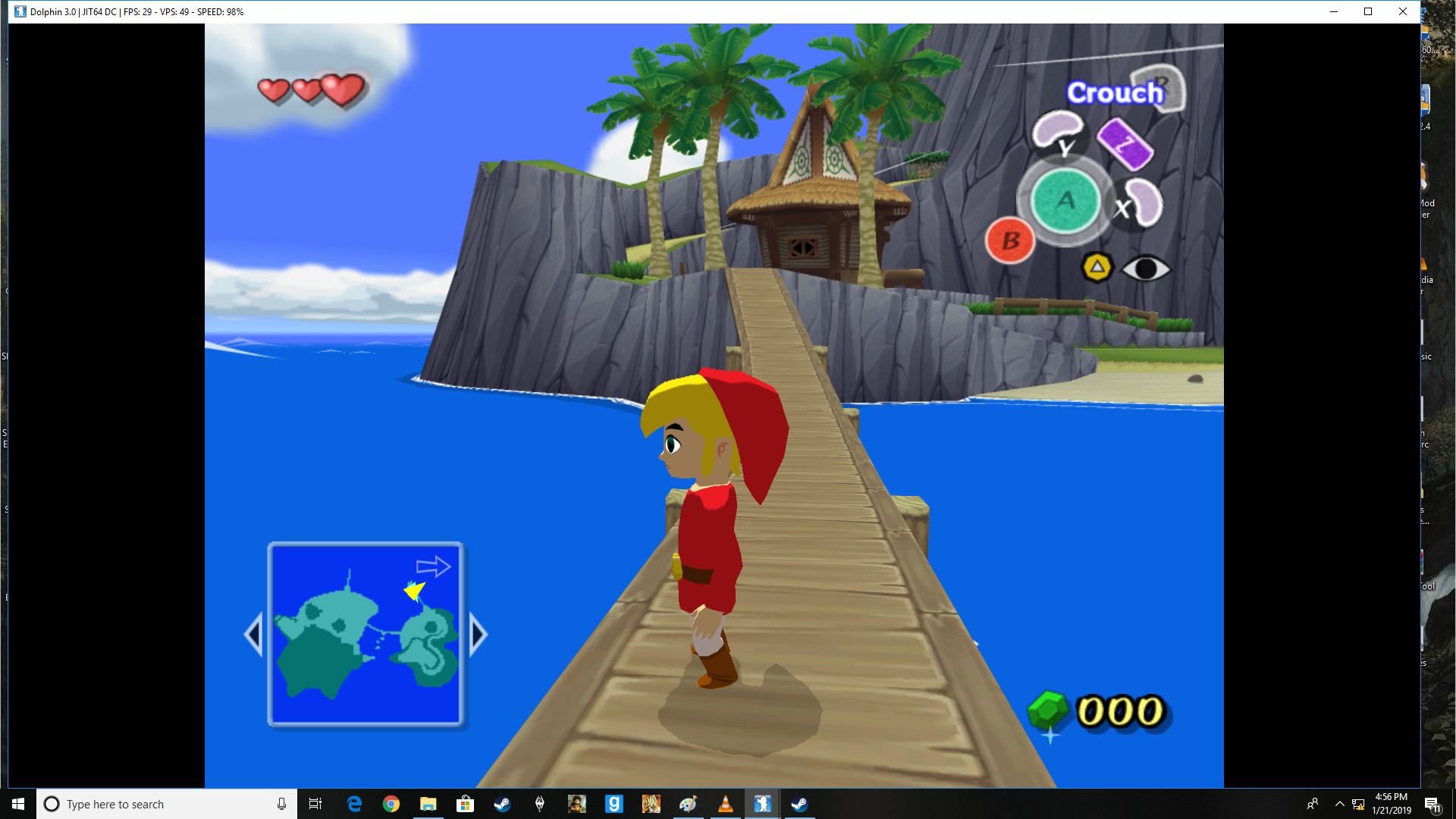The height and width of the screenshot is (819, 1456).
Task: Open Garry's Mod from the taskbar
Action: (x=614, y=804)
